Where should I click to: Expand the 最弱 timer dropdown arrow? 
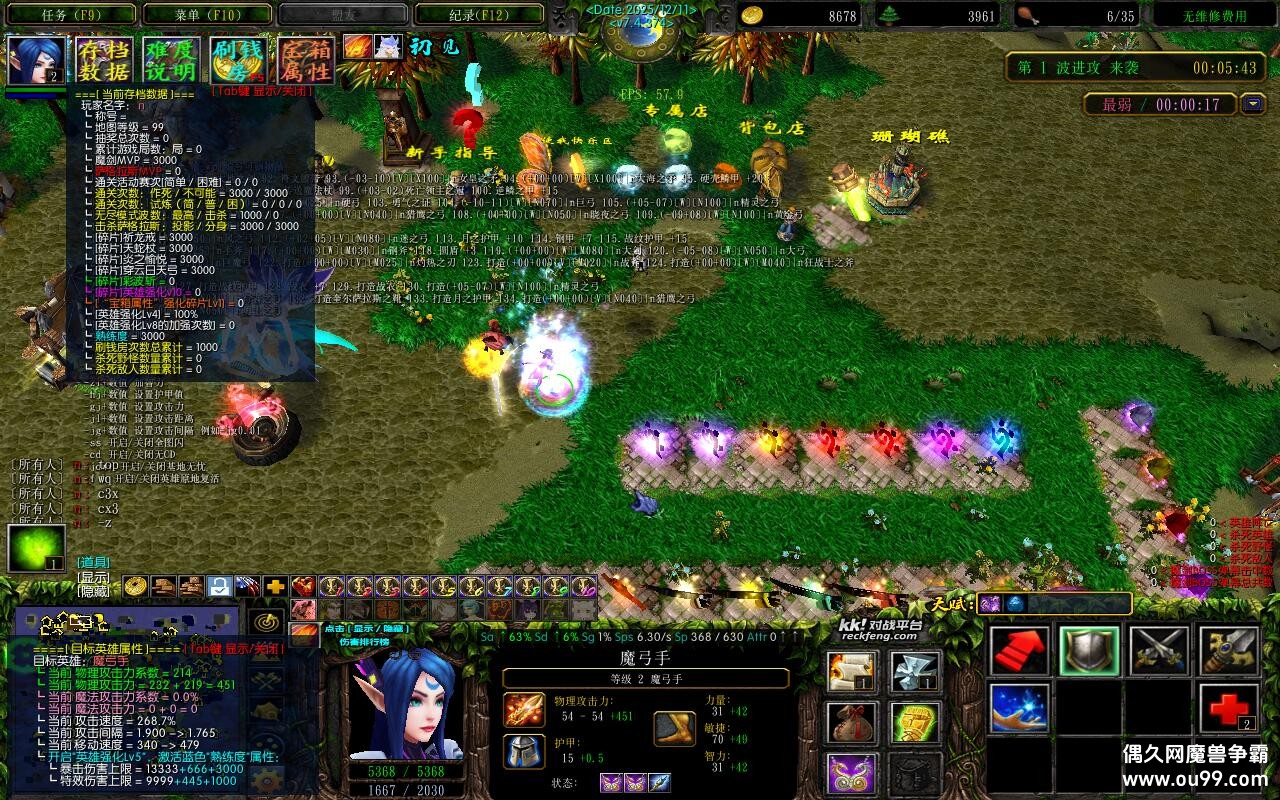coord(1252,103)
